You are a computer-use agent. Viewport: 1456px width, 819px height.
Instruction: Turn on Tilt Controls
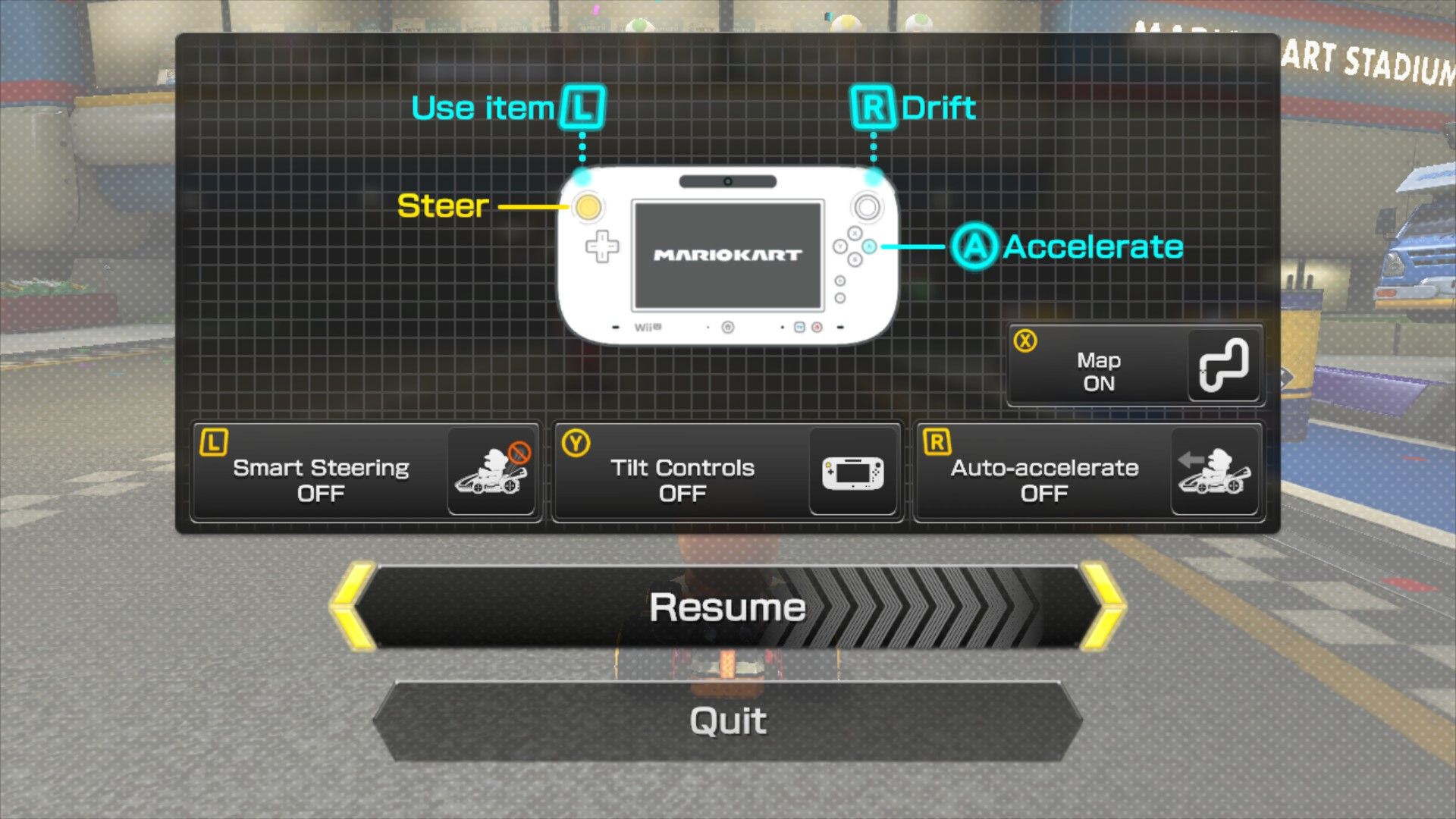coord(726,471)
